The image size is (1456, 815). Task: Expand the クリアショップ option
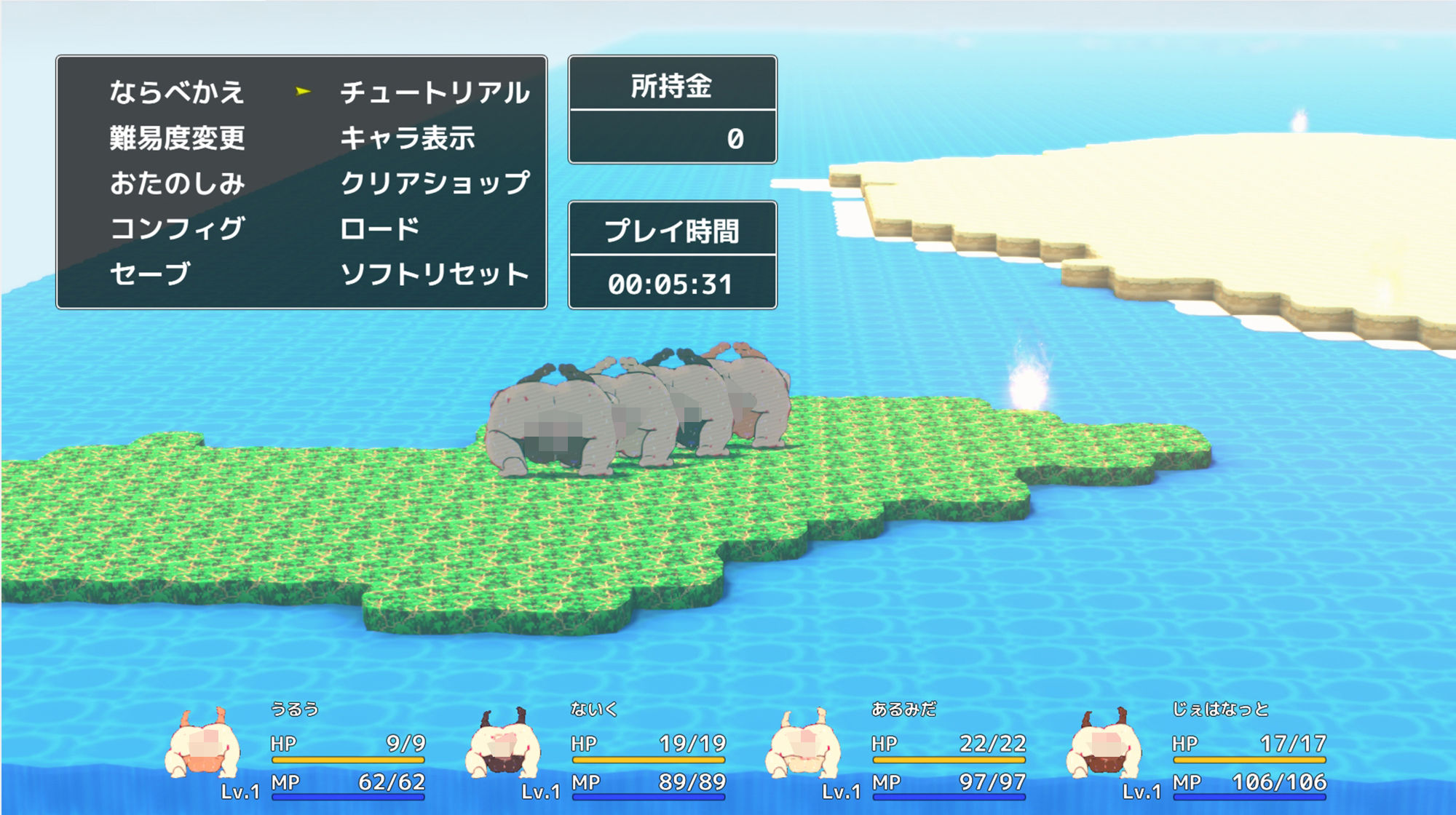coord(434,184)
